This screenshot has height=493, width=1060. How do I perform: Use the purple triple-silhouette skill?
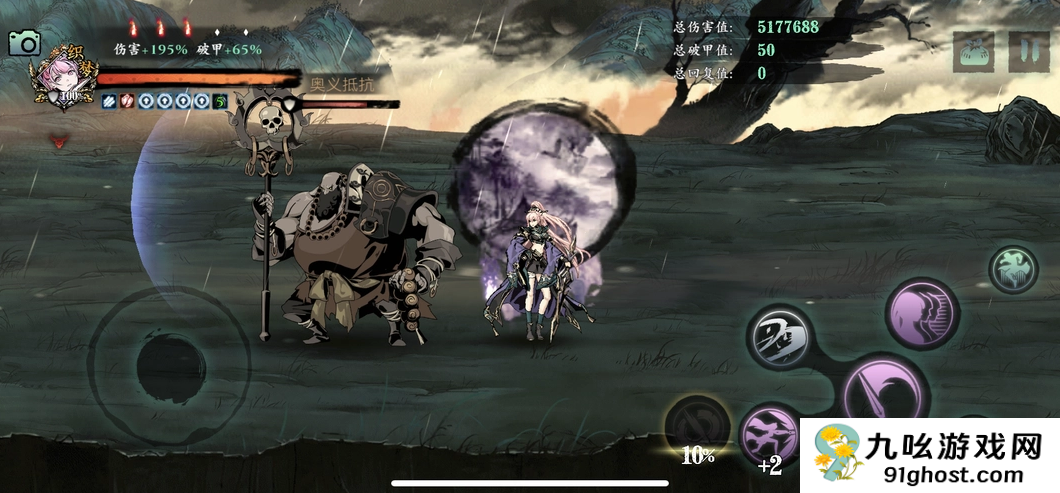(x=922, y=313)
